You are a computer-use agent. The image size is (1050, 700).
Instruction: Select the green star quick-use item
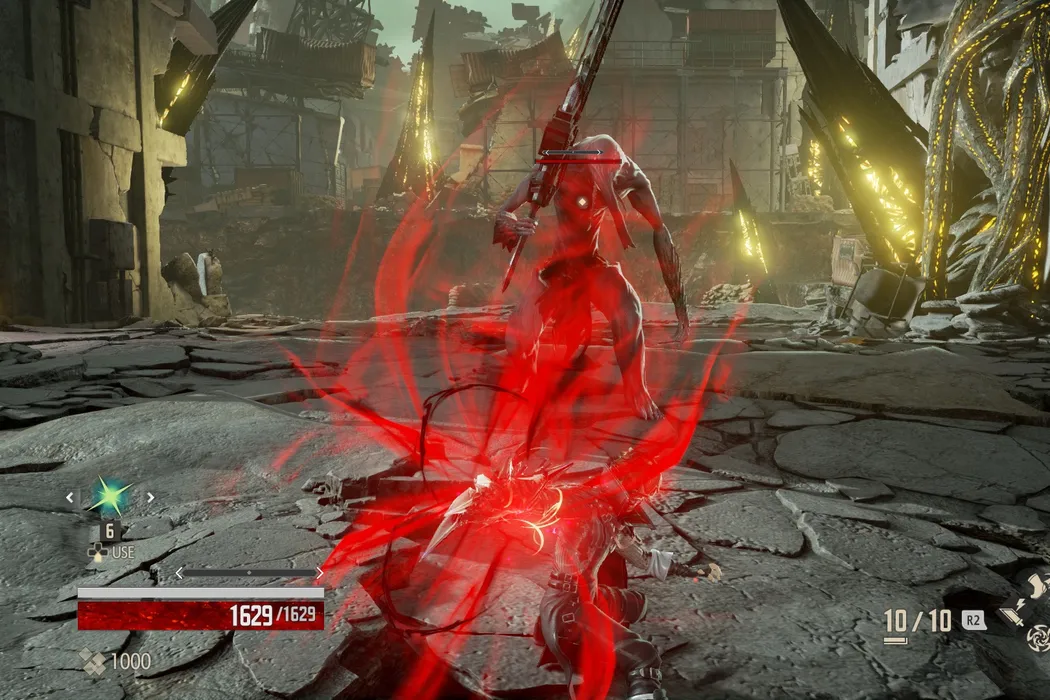[109, 497]
